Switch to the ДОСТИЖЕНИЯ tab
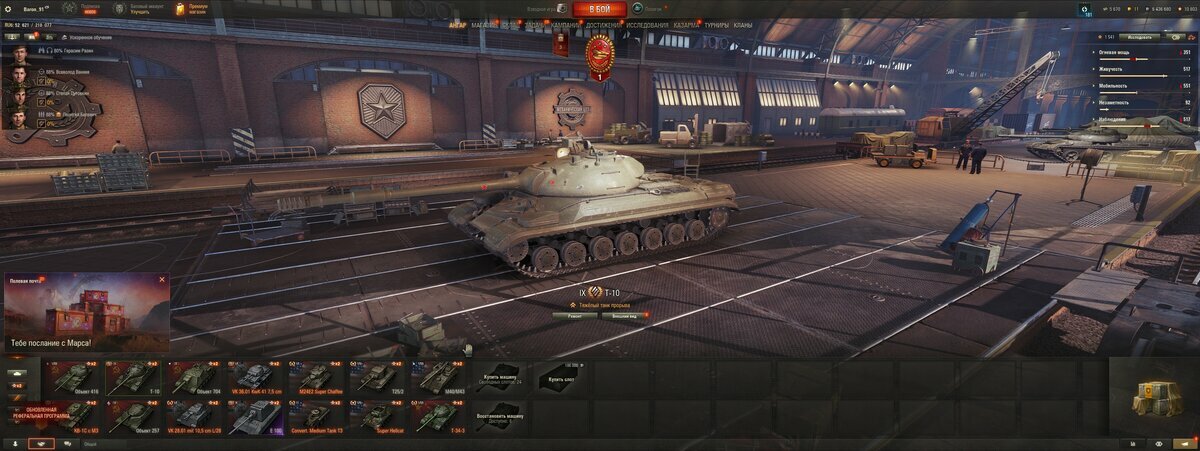Image resolution: width=1200 pixels, height=451 pixels. (x=603, y=25)
